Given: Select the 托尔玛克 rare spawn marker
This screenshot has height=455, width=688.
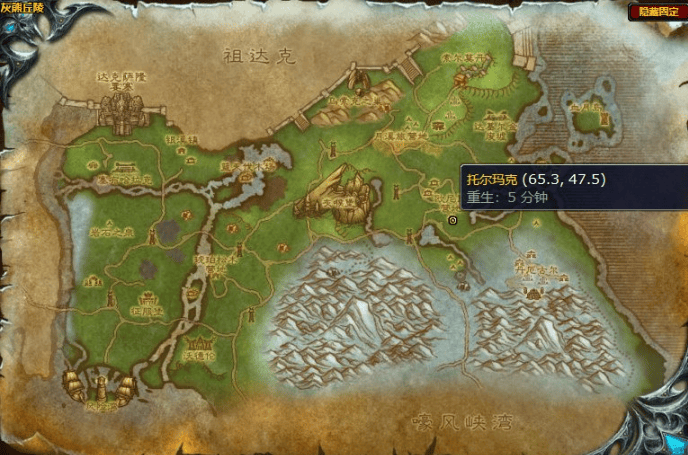Looking at the screenshot, I should point(453,219).
